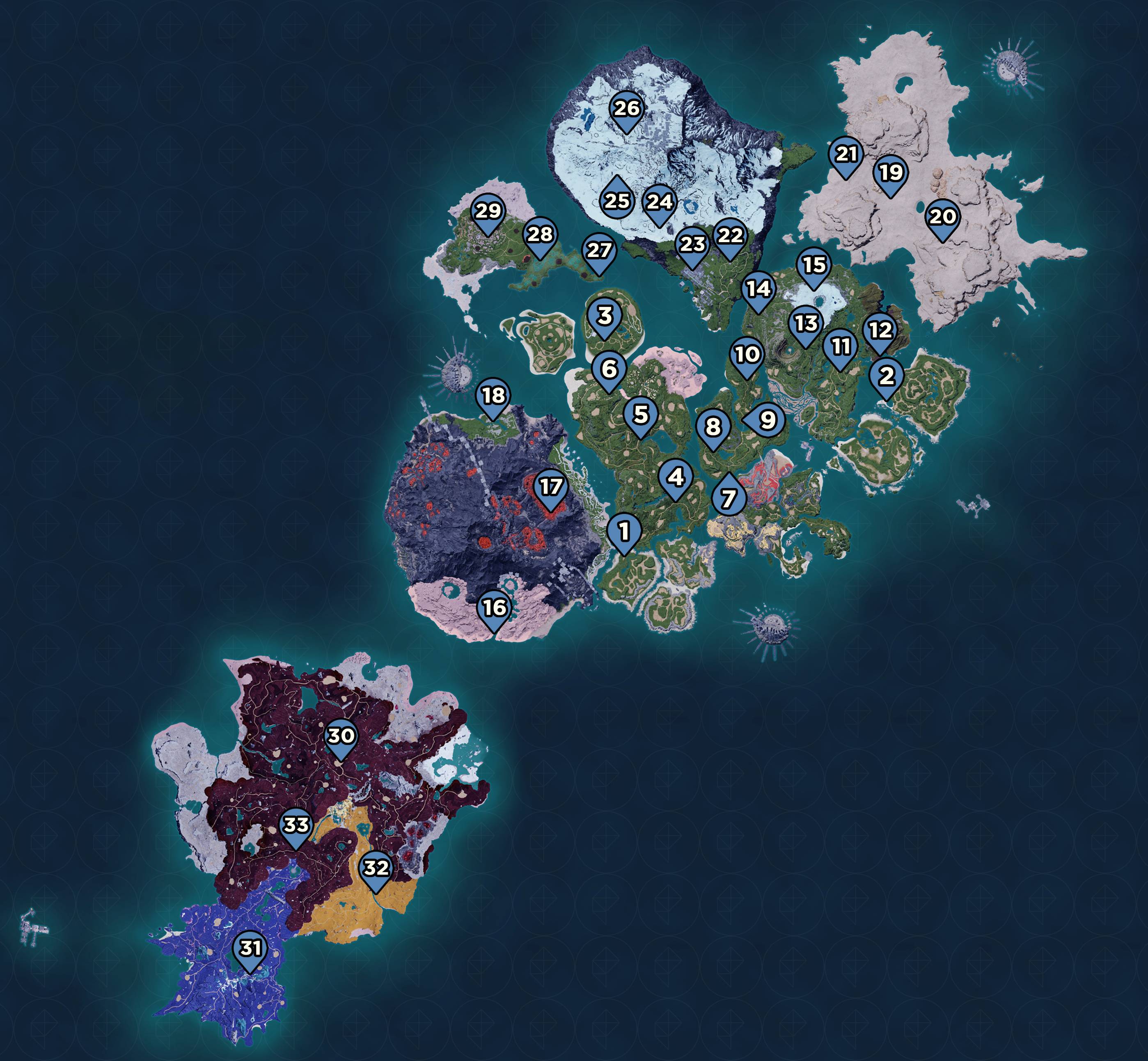Select map marker number 18
This screenshot has width=1148, height=1061.
coord(493,396)
